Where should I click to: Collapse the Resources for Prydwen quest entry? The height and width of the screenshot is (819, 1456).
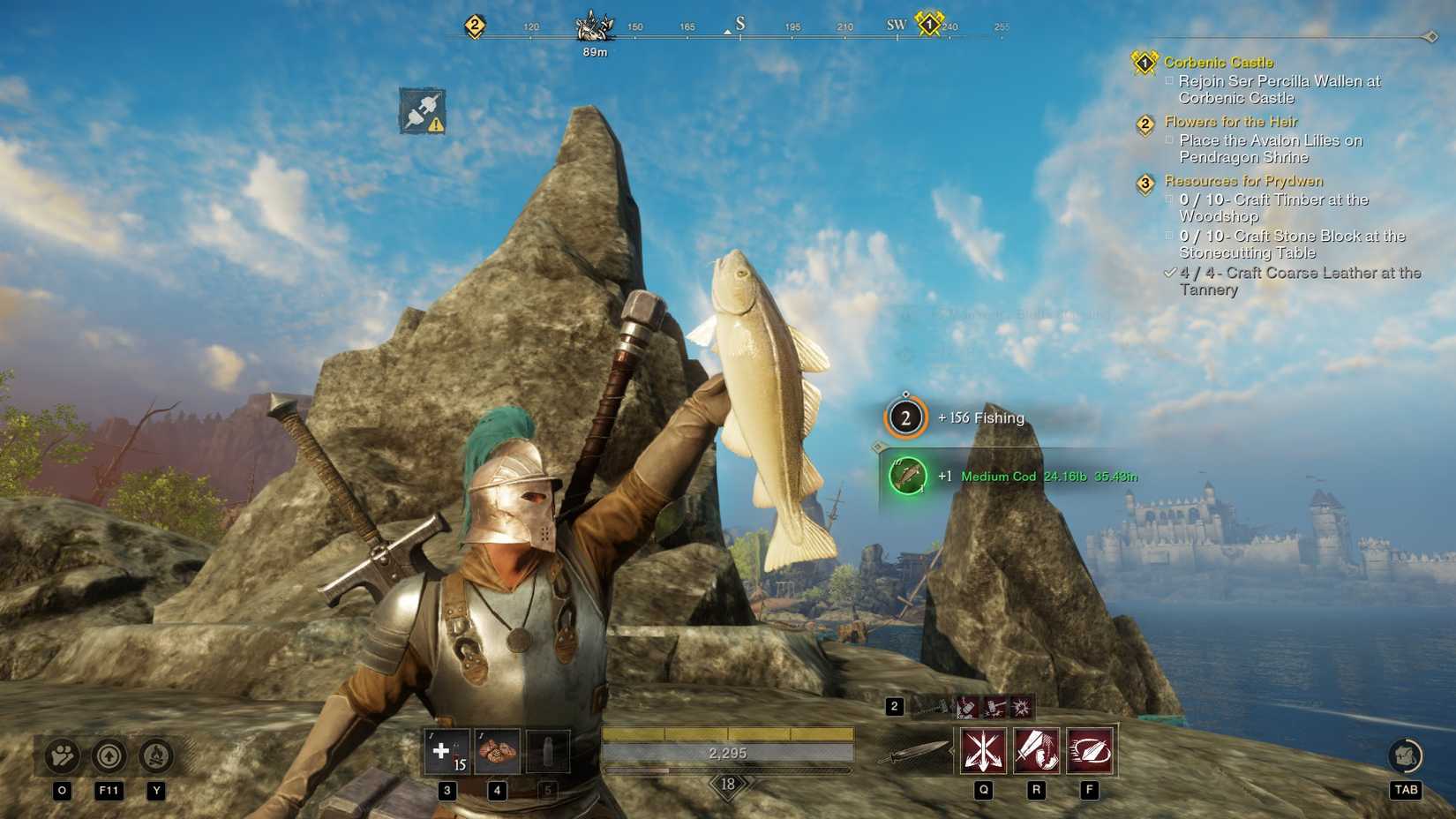pyautogui.click(x=1145, y=183)
